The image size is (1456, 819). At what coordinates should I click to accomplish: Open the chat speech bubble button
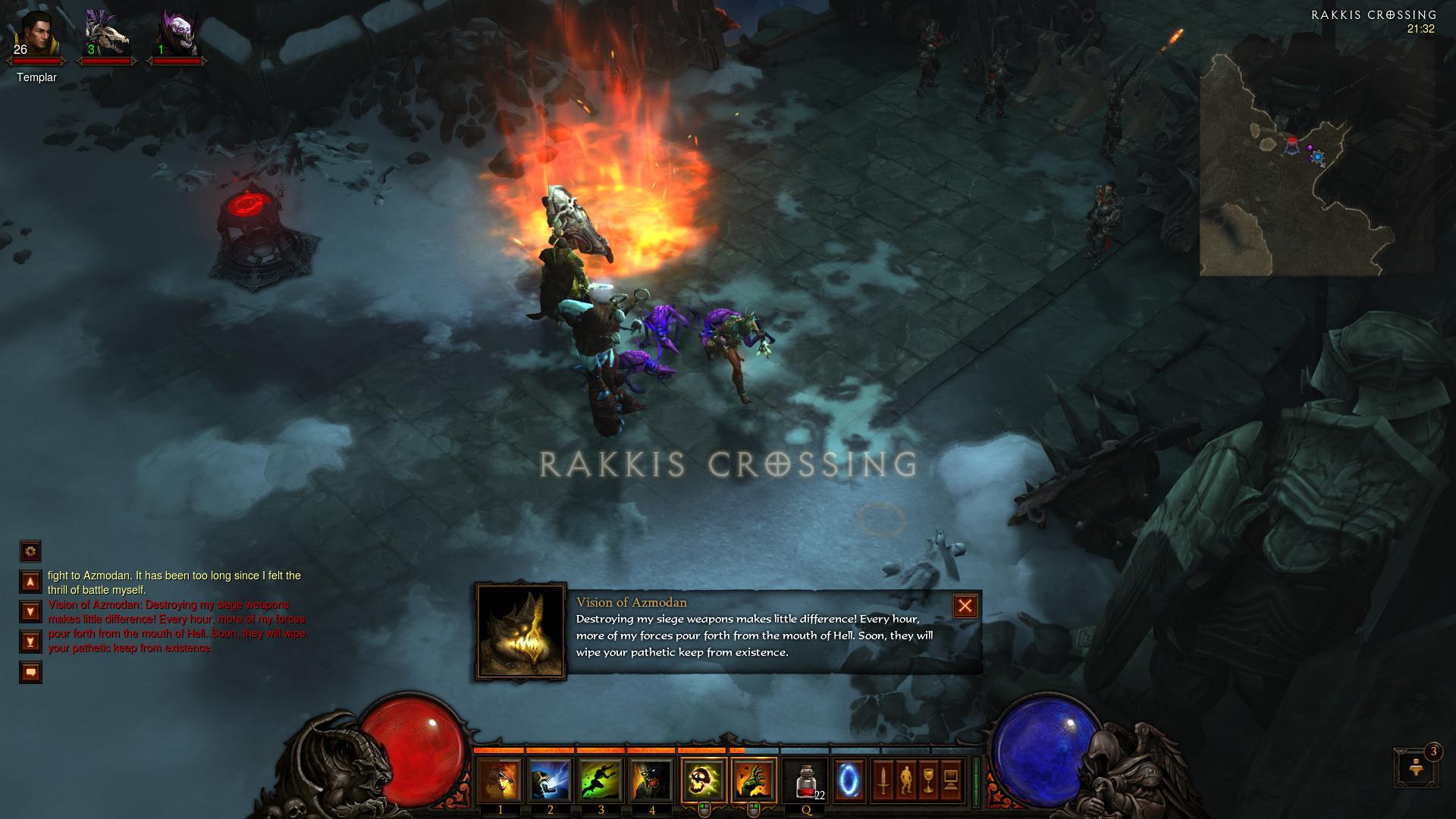coord(30,672)
